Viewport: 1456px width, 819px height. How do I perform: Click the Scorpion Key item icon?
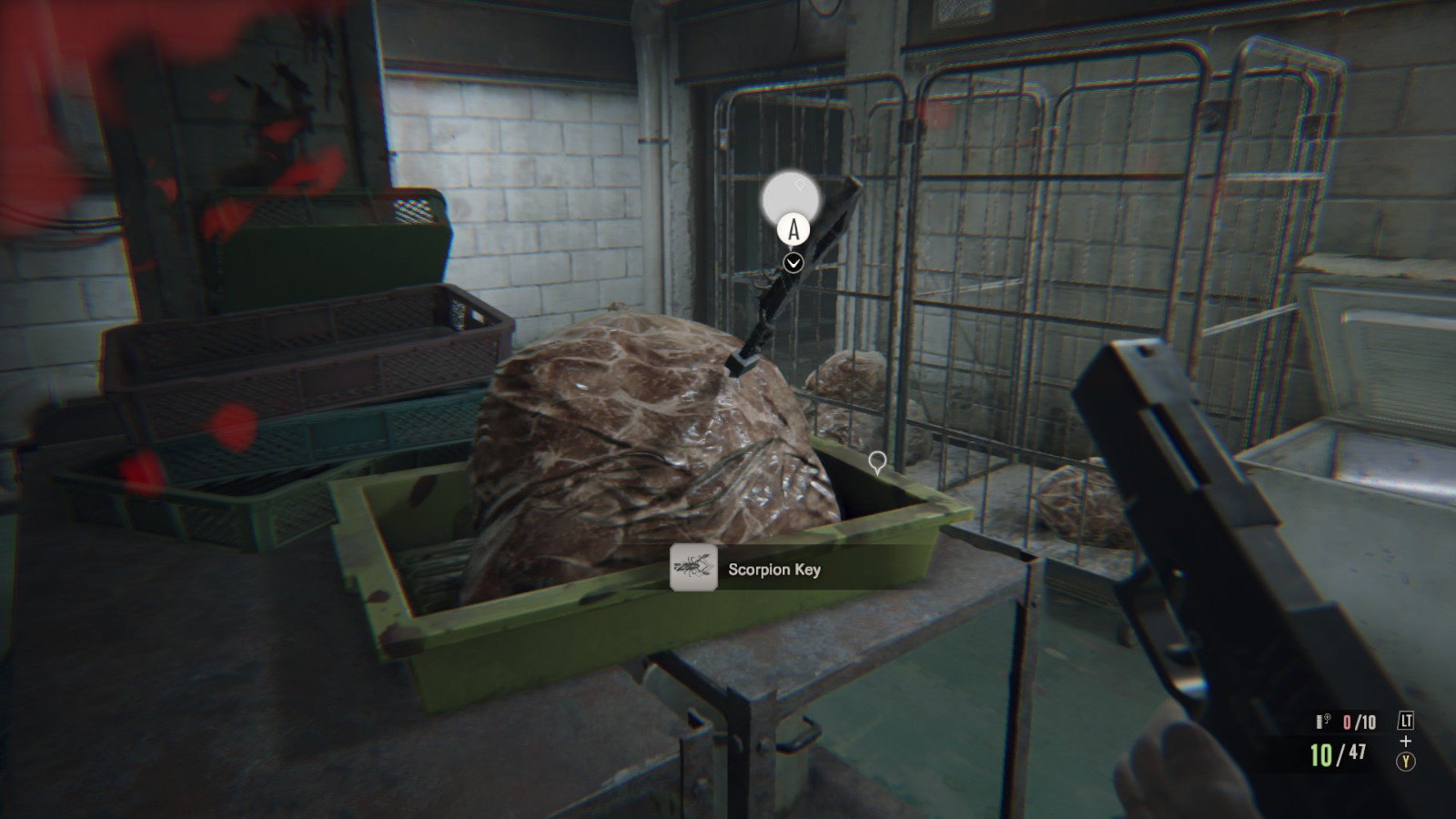[x=693, y=568]
